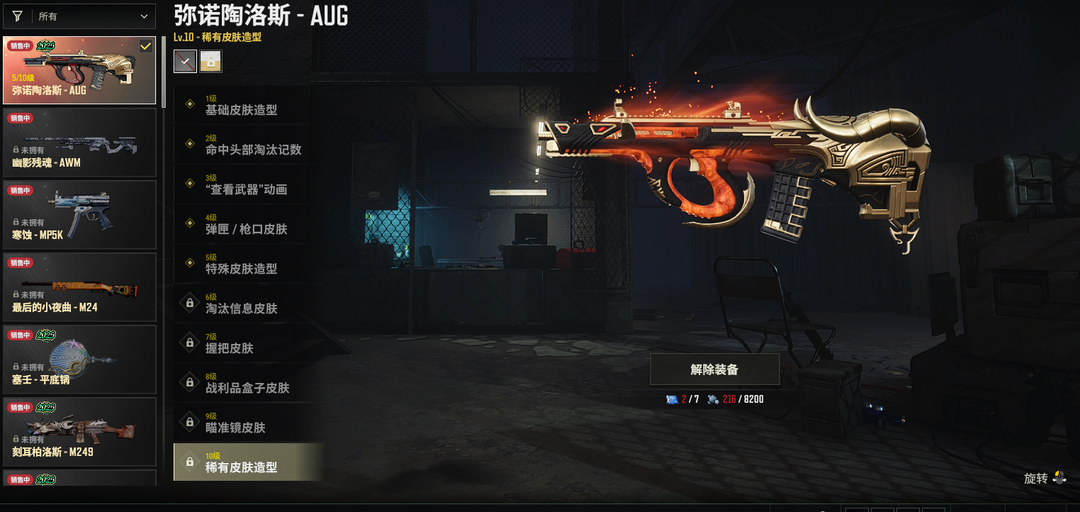Select the 幽影残魂 - AWM skin card

(x=80, y=142)
